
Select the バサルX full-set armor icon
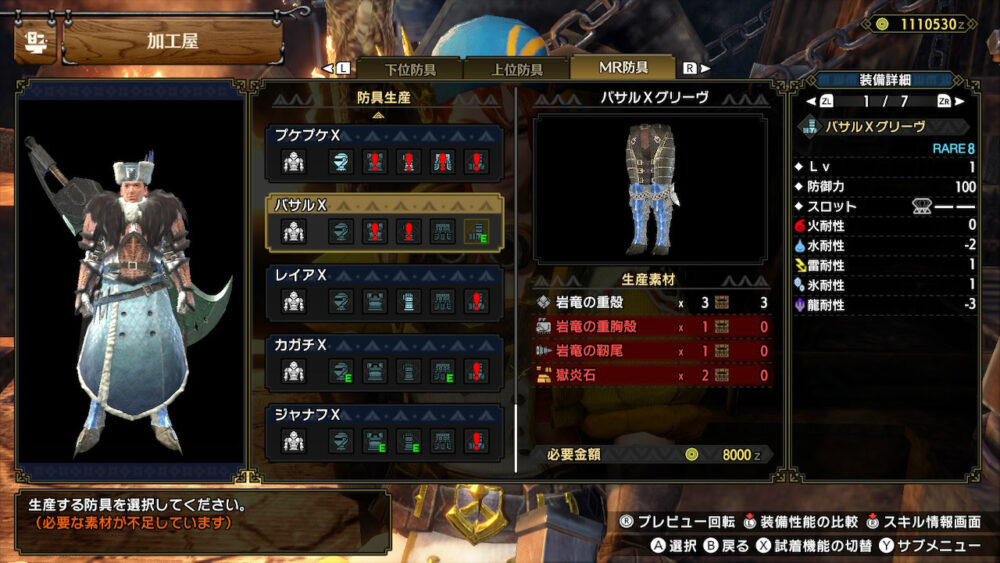[294, 232]
